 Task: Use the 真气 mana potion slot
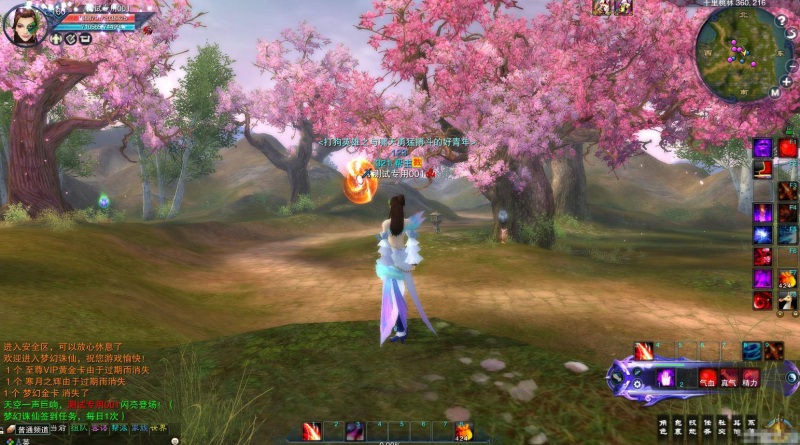(730, 378)
